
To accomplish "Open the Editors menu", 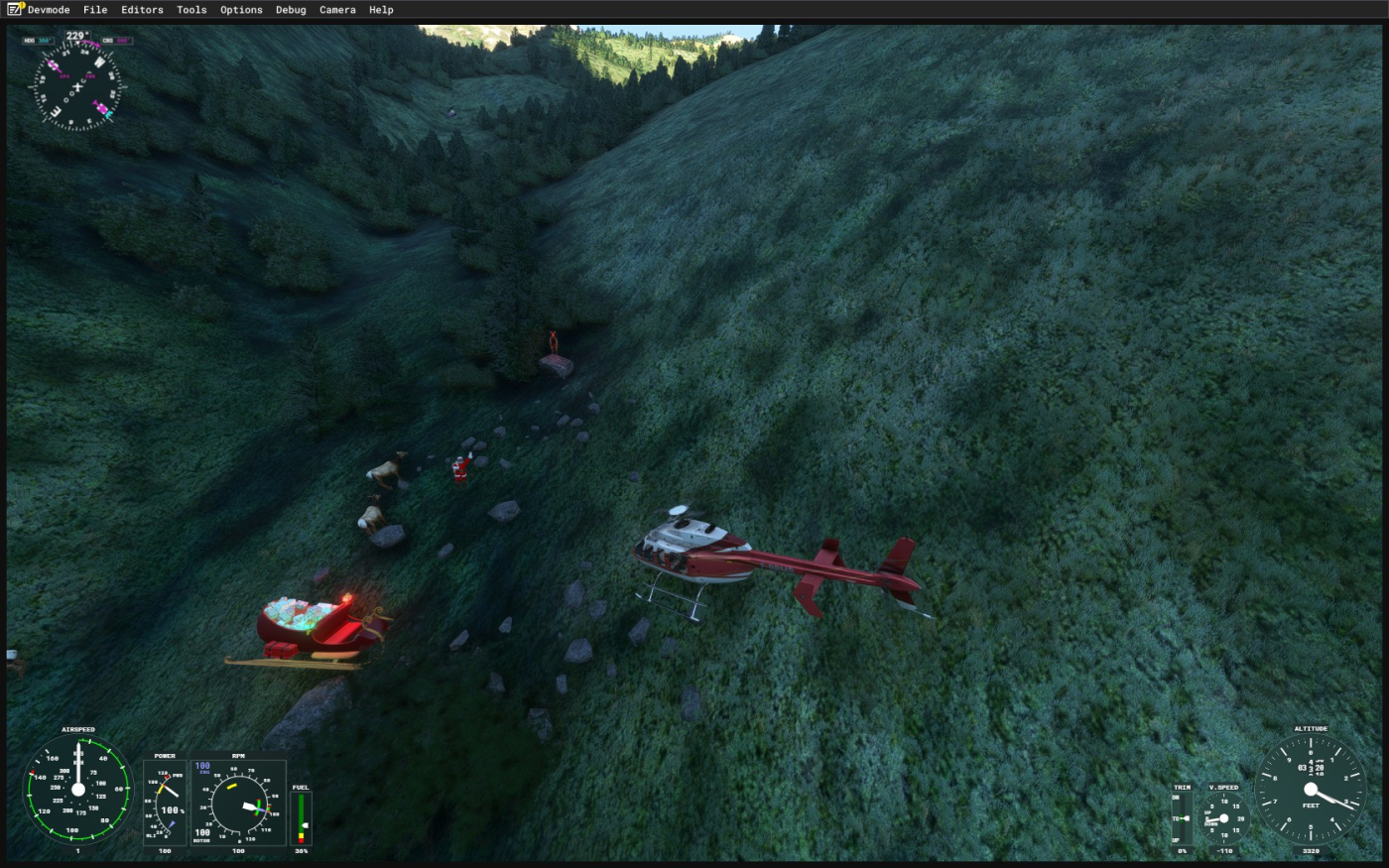I will click(142, 10).
